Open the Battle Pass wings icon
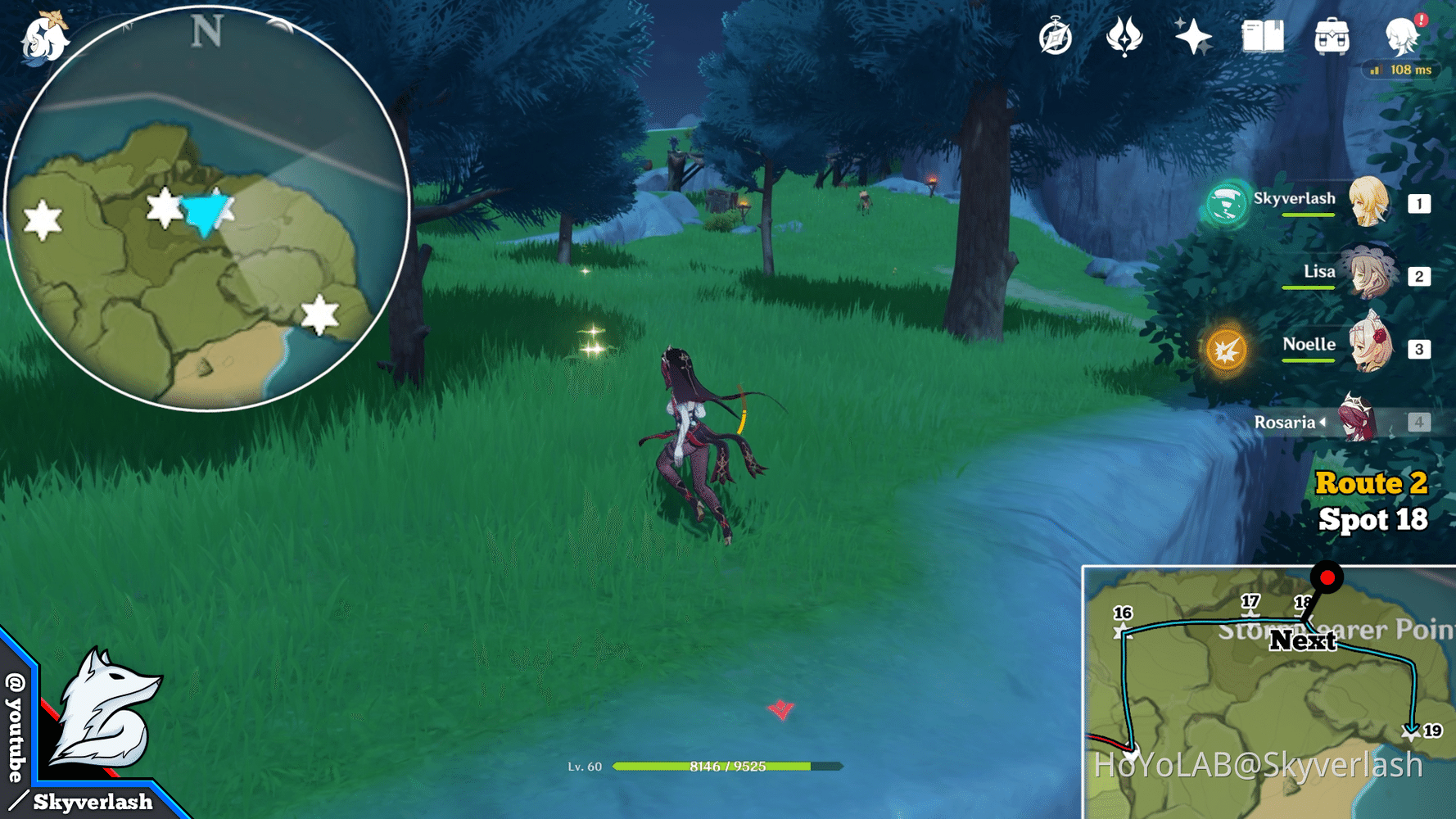The height and width of the screenshot is (819, 1456). tap(1127, 36)
